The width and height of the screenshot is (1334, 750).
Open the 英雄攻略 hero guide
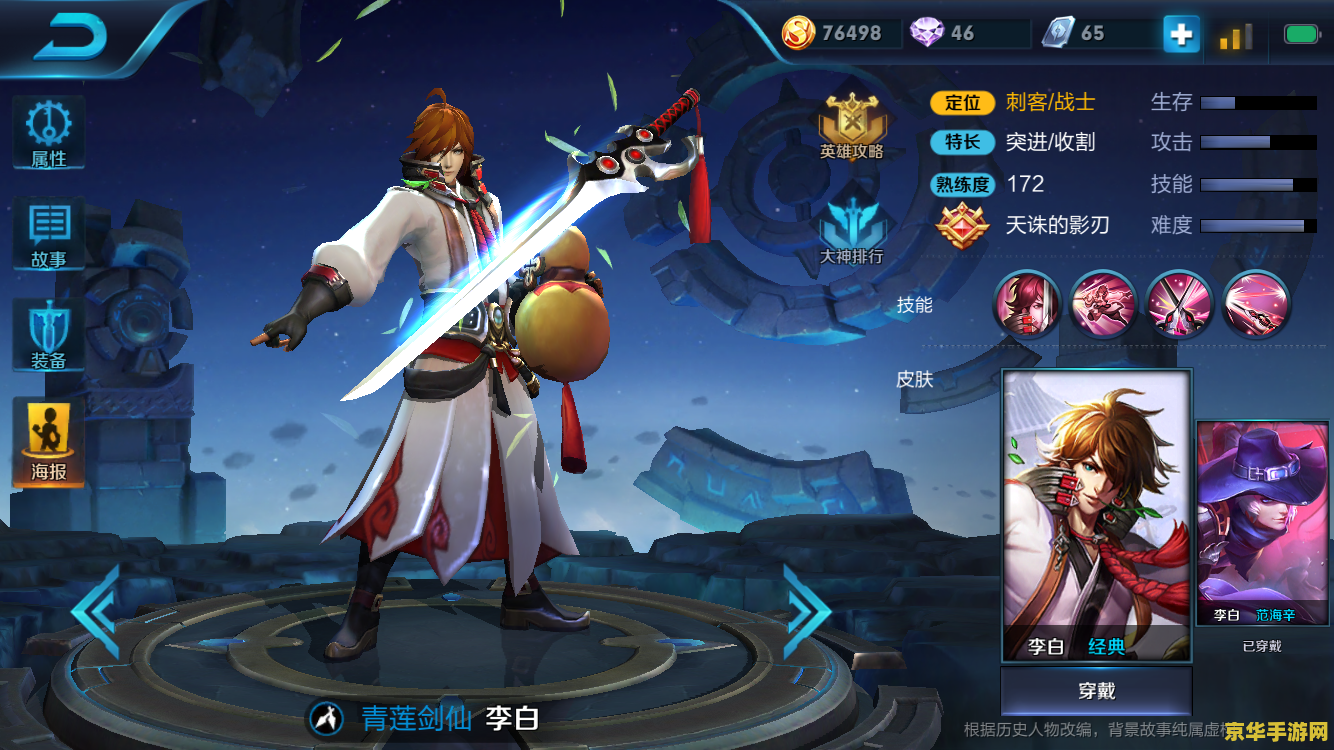852,127
